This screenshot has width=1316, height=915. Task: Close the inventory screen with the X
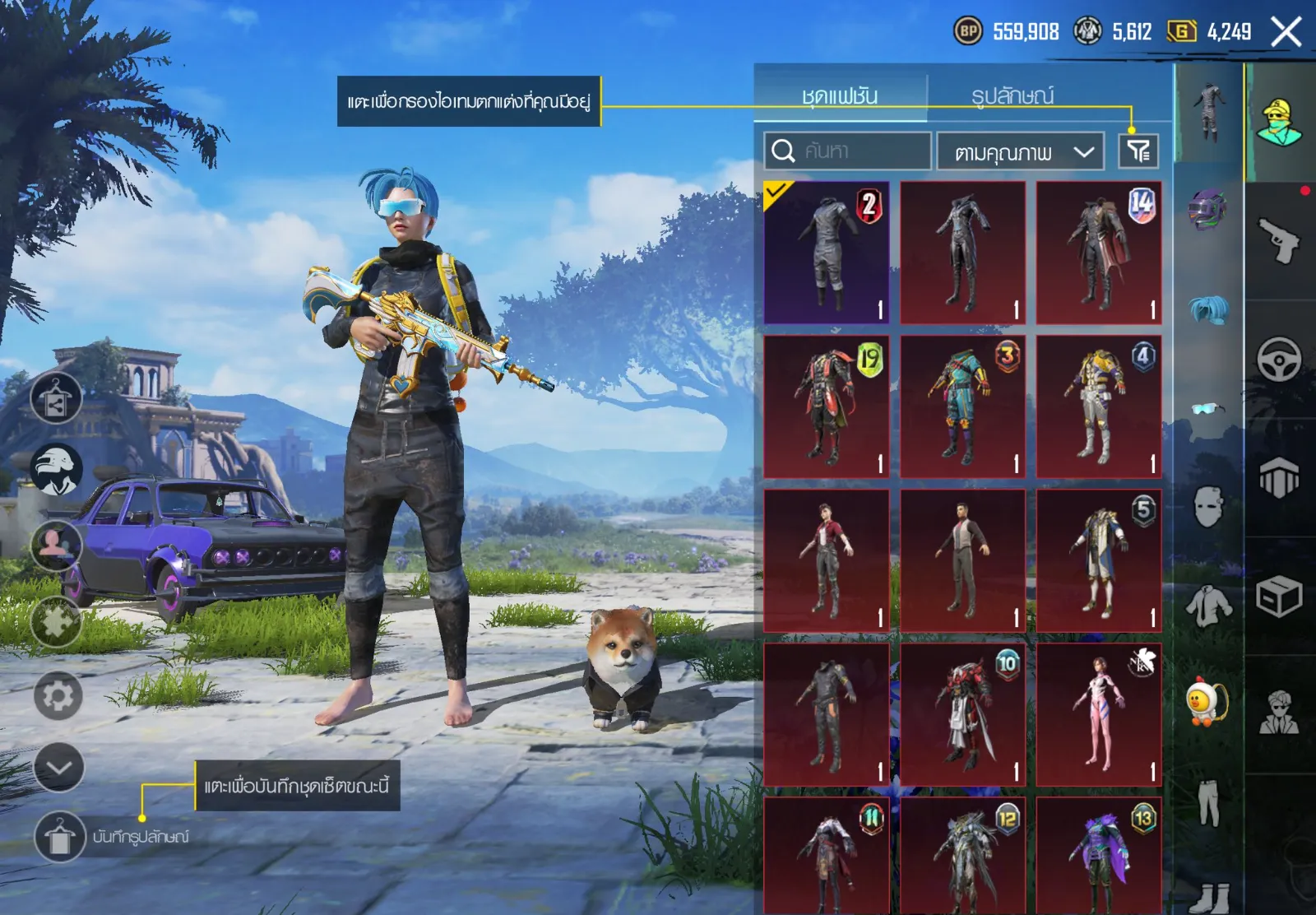1286,33
